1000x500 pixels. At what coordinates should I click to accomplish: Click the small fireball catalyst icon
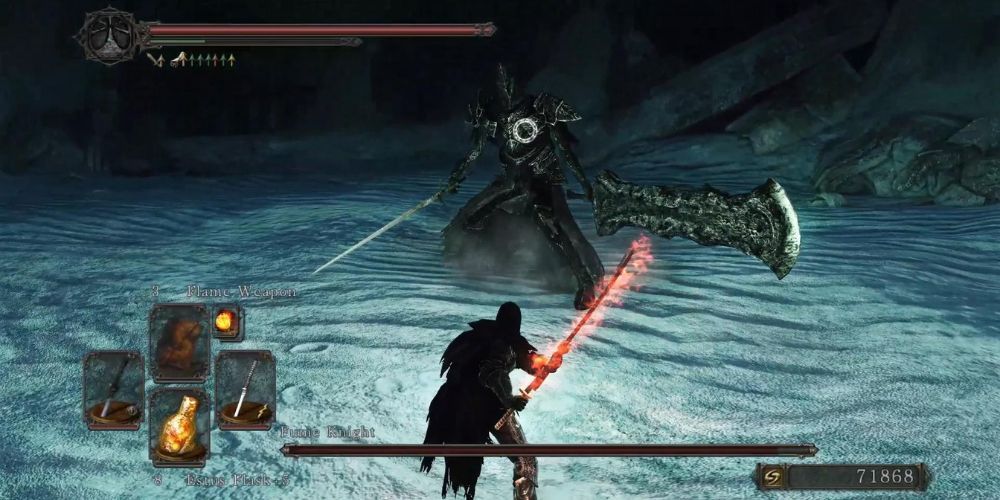[226, 322]
